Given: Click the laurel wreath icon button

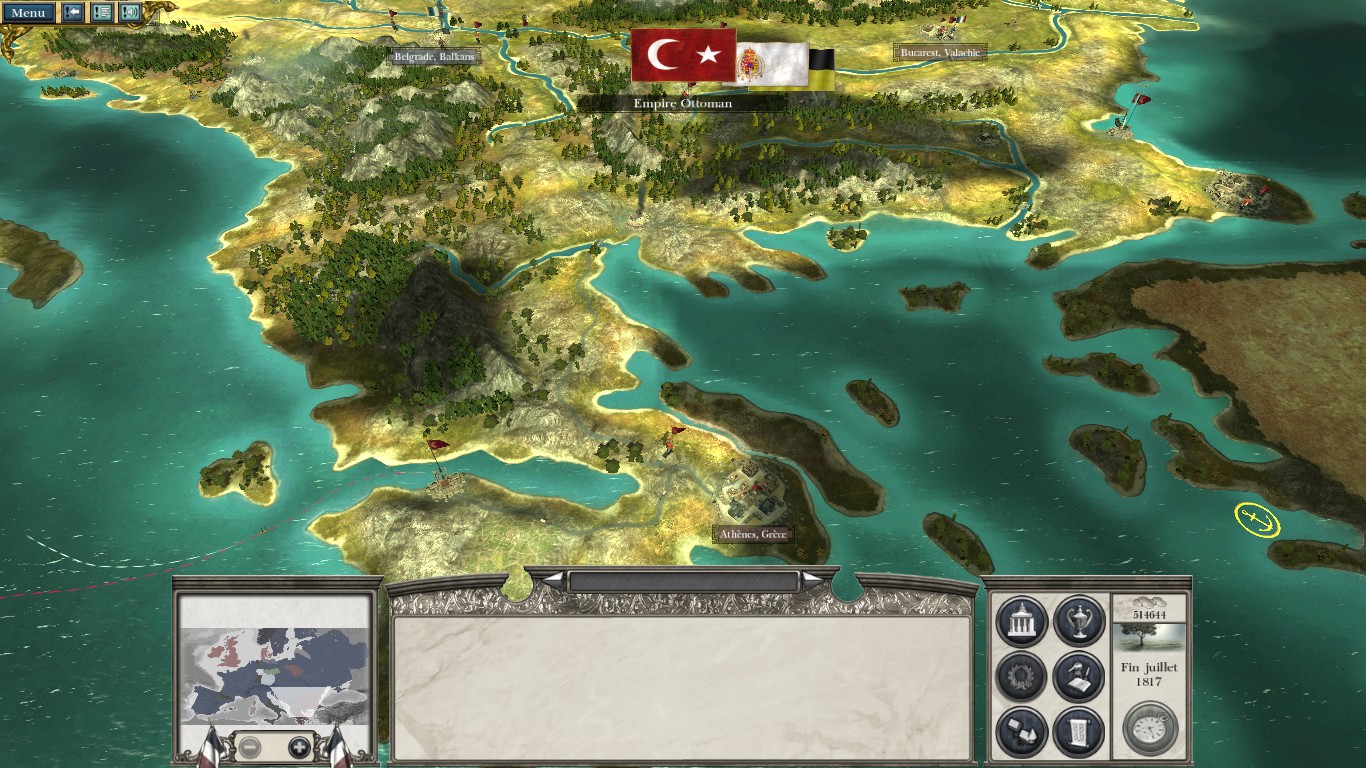Looking at the screenshot, I should click(1022, 677).
